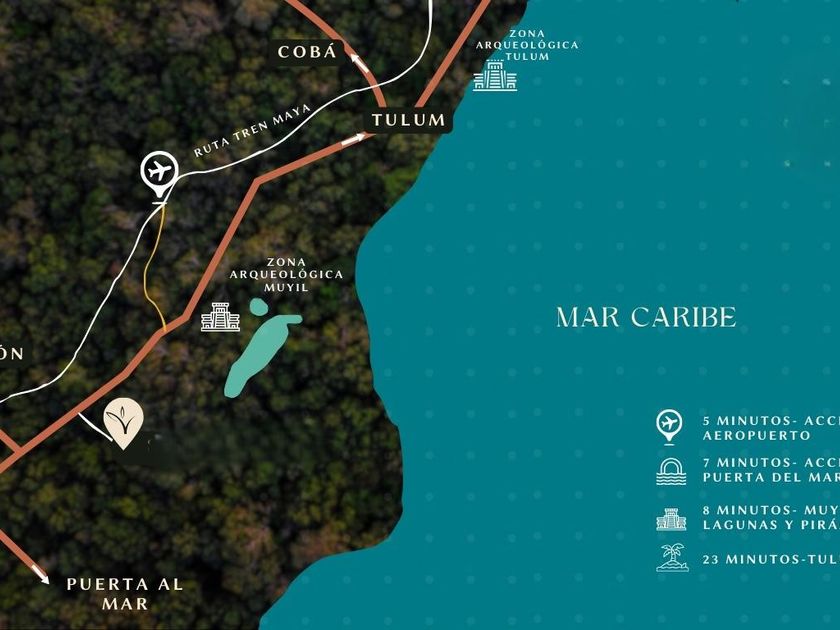Image resolution: width=840 pixels, height=630 pixels.
Task: Select the Cobá destination label
Action: pyautogui.click(x=308, y=52)
